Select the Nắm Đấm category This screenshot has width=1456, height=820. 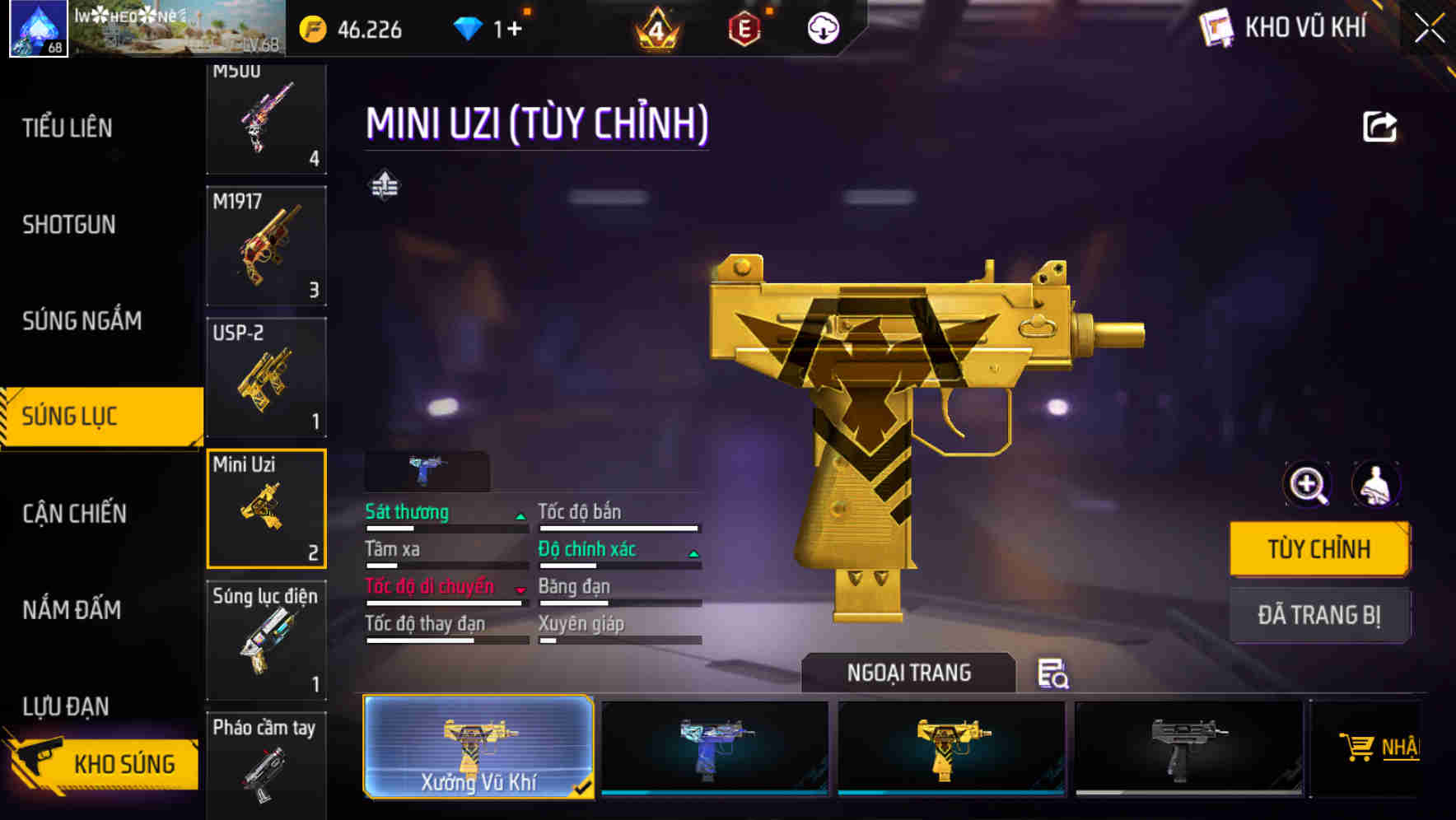pyautogui.click(x=72, y=610)
